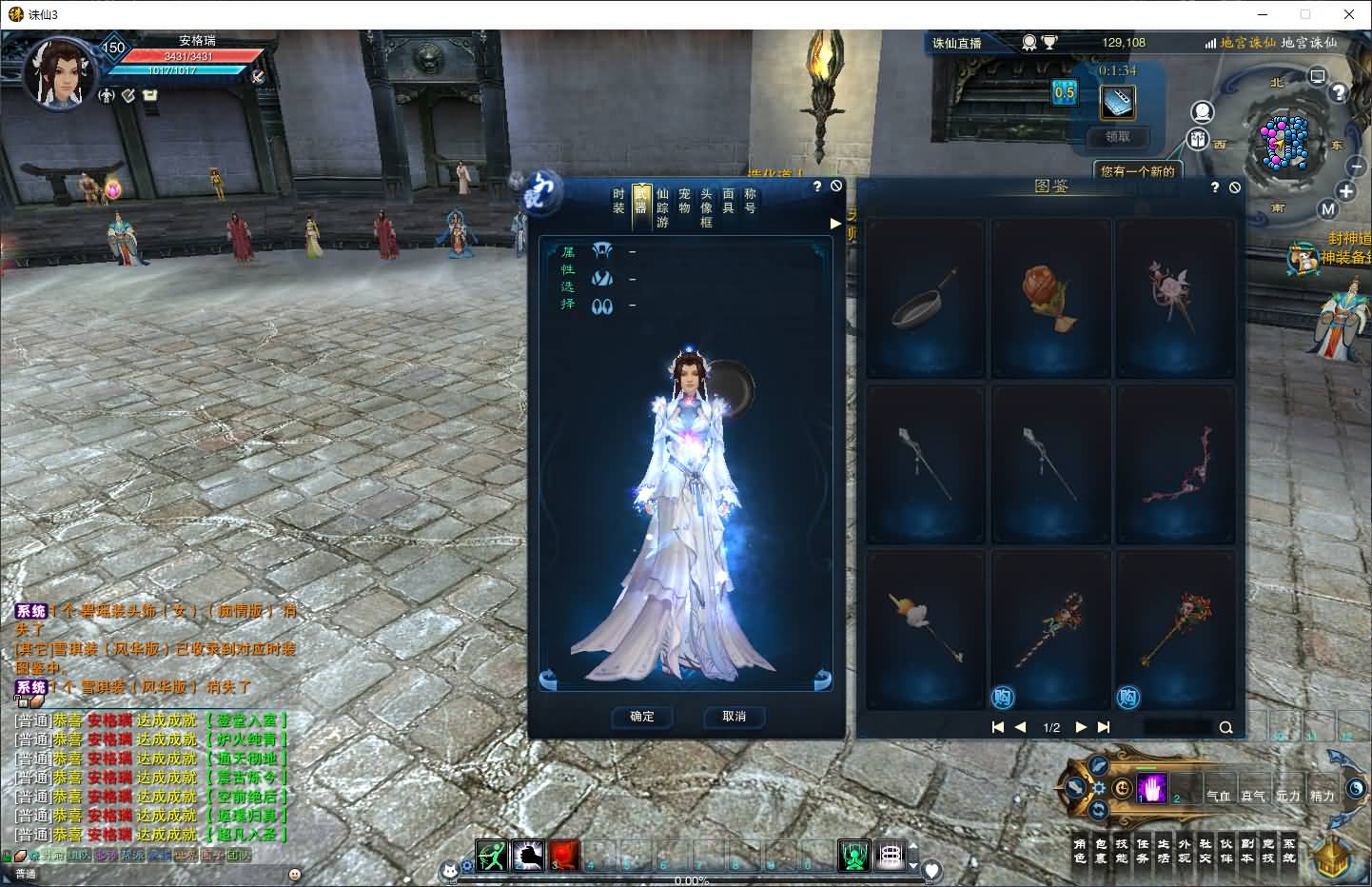Open the 诛仙直播 livestream button
Image resolution: width=1372 pixels, height=887 pixels.
coord(956,43)
